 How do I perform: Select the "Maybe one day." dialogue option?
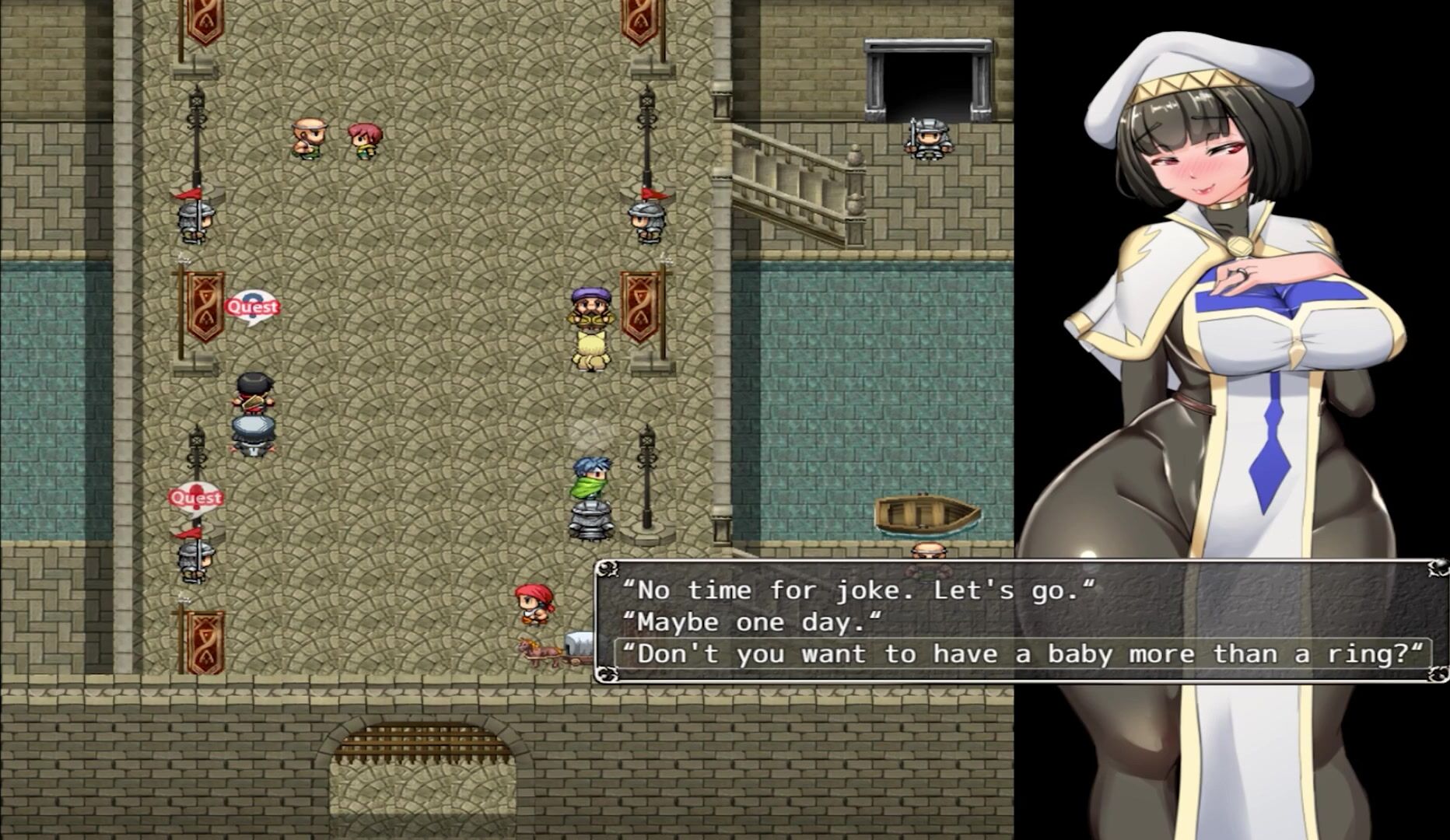click(x=752, y=622)
